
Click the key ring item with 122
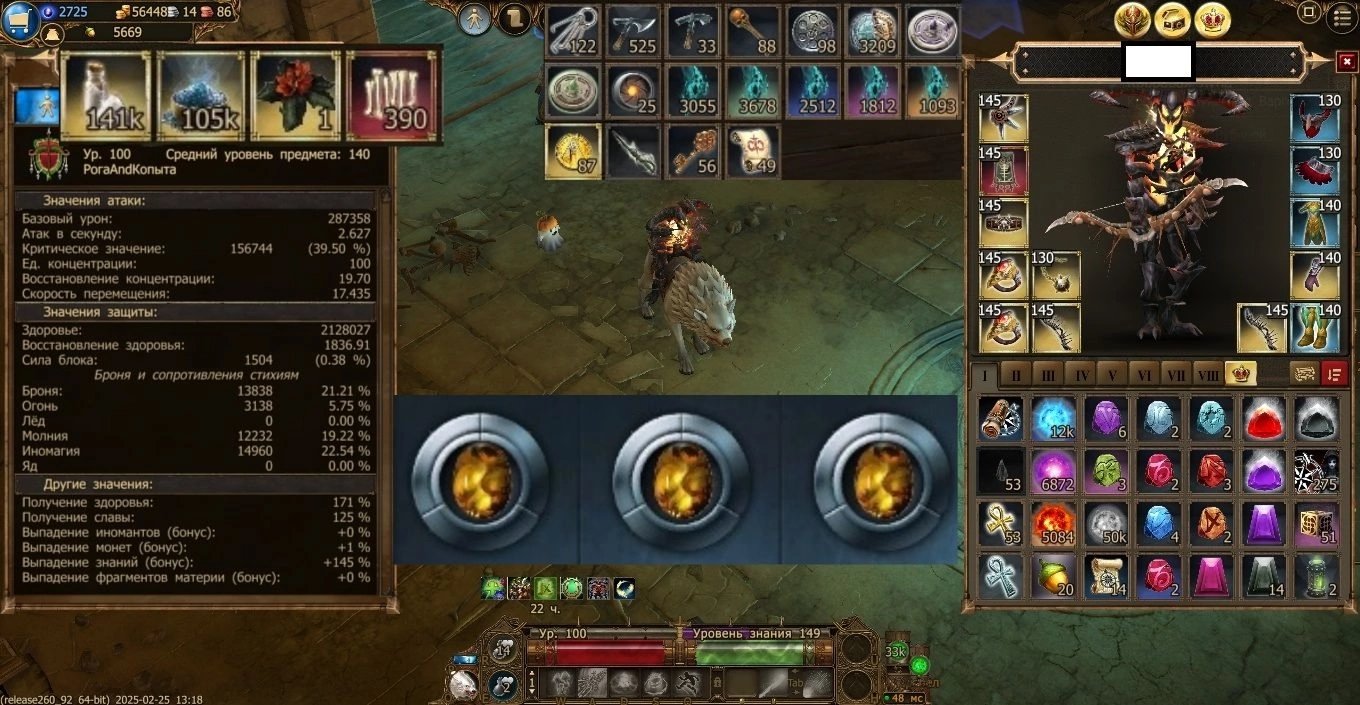(573, 31)
